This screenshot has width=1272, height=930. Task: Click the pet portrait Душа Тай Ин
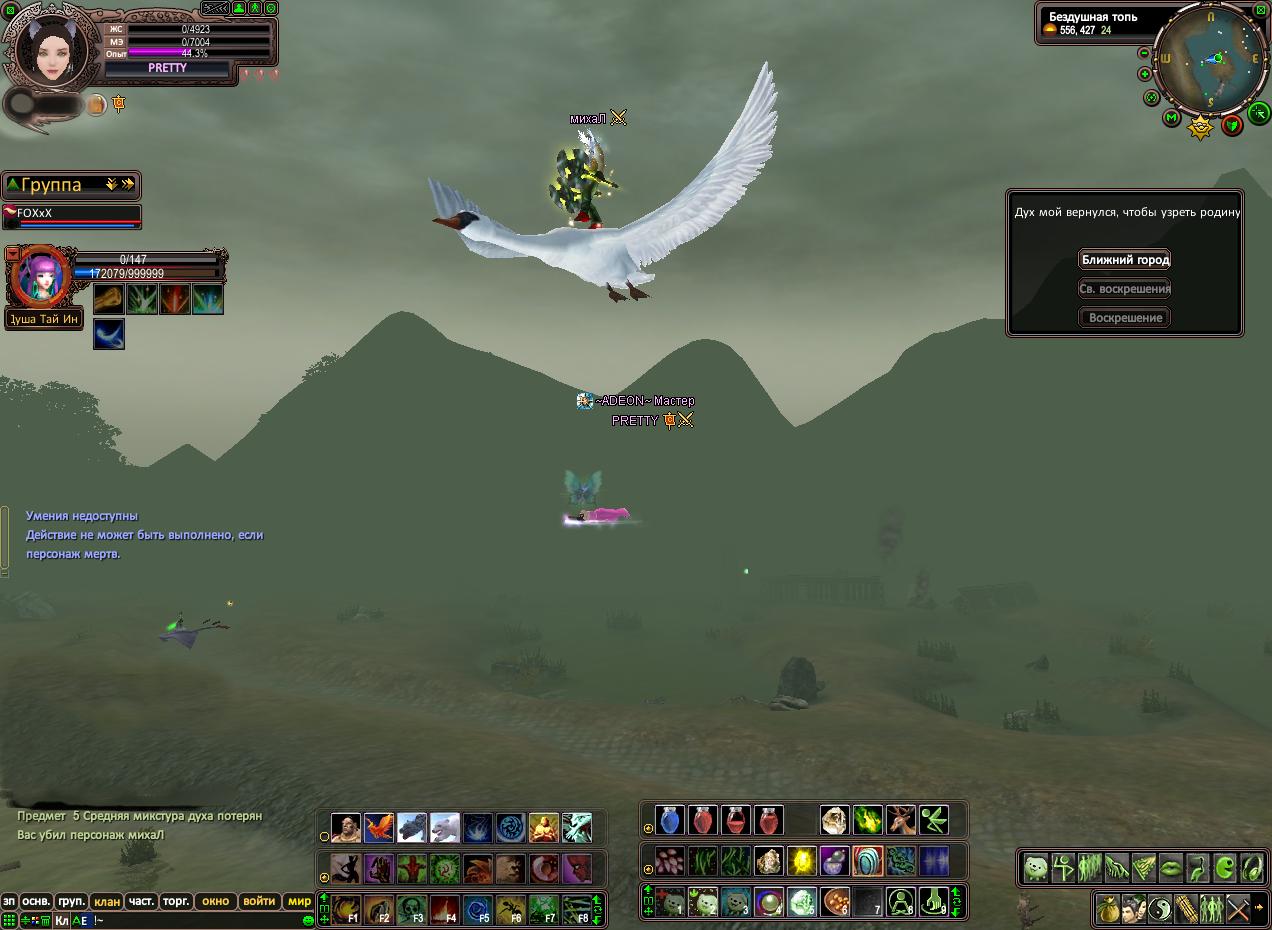click(x=40, y=277)
